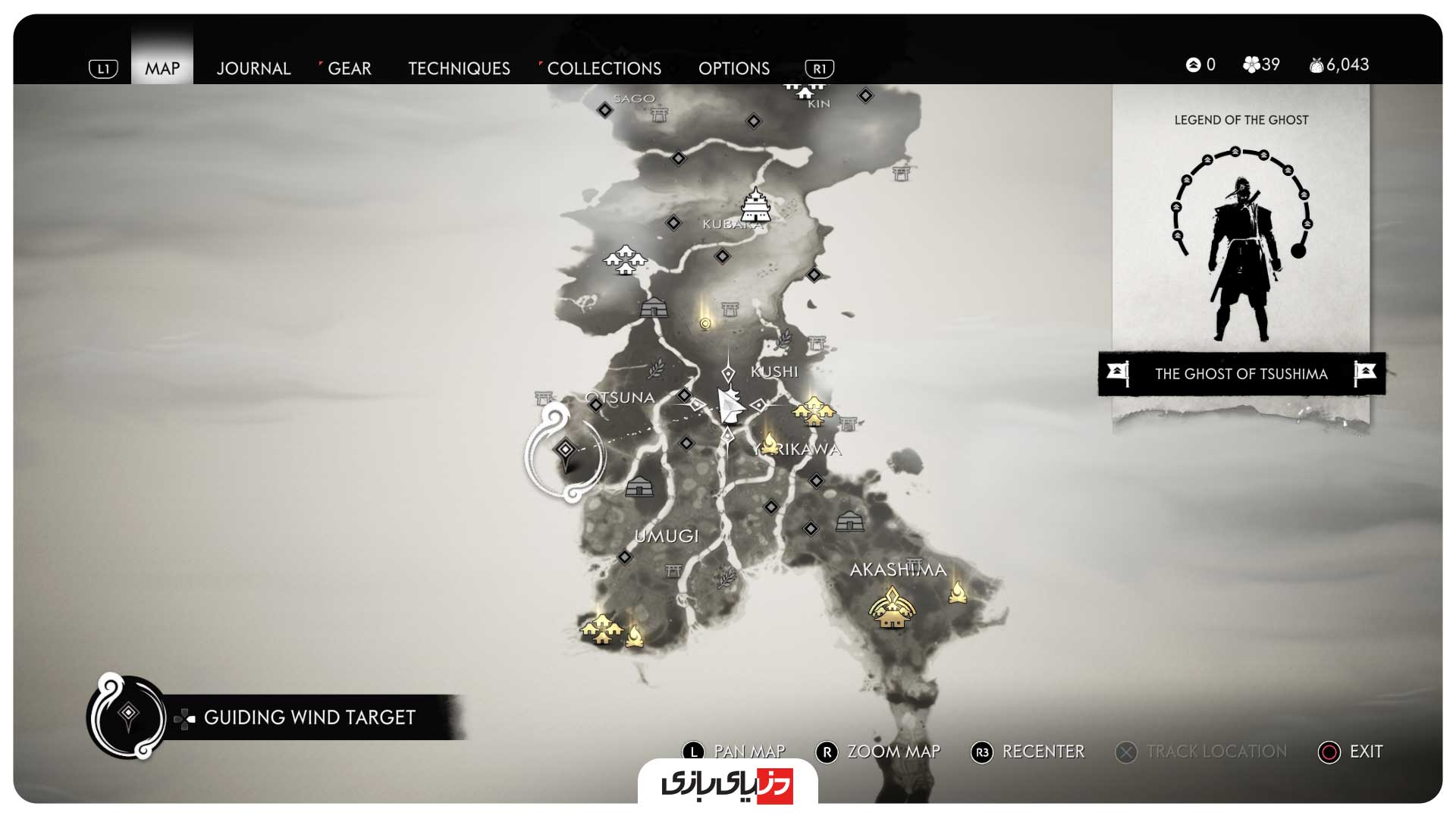Open the Options tab
This screenshot has width=1456, height=819.
733,68
